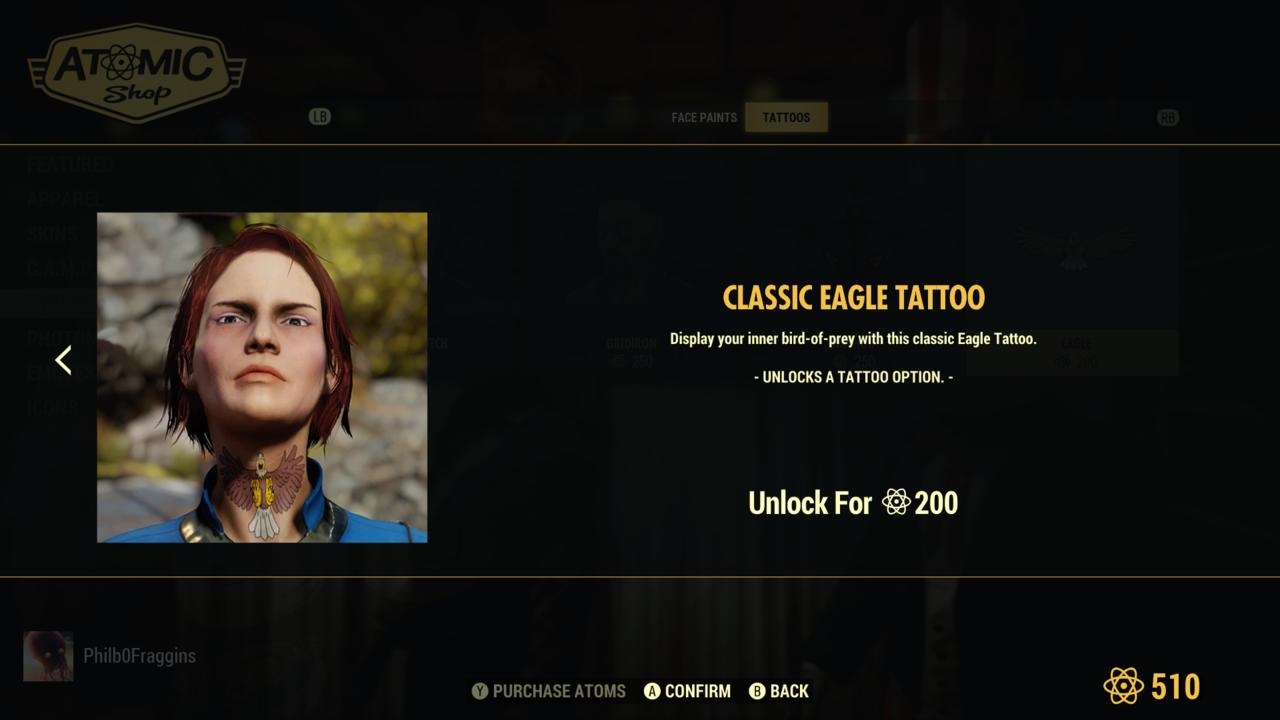Go Back to the shop list
Screen dimensions: 1280x720
779,691
